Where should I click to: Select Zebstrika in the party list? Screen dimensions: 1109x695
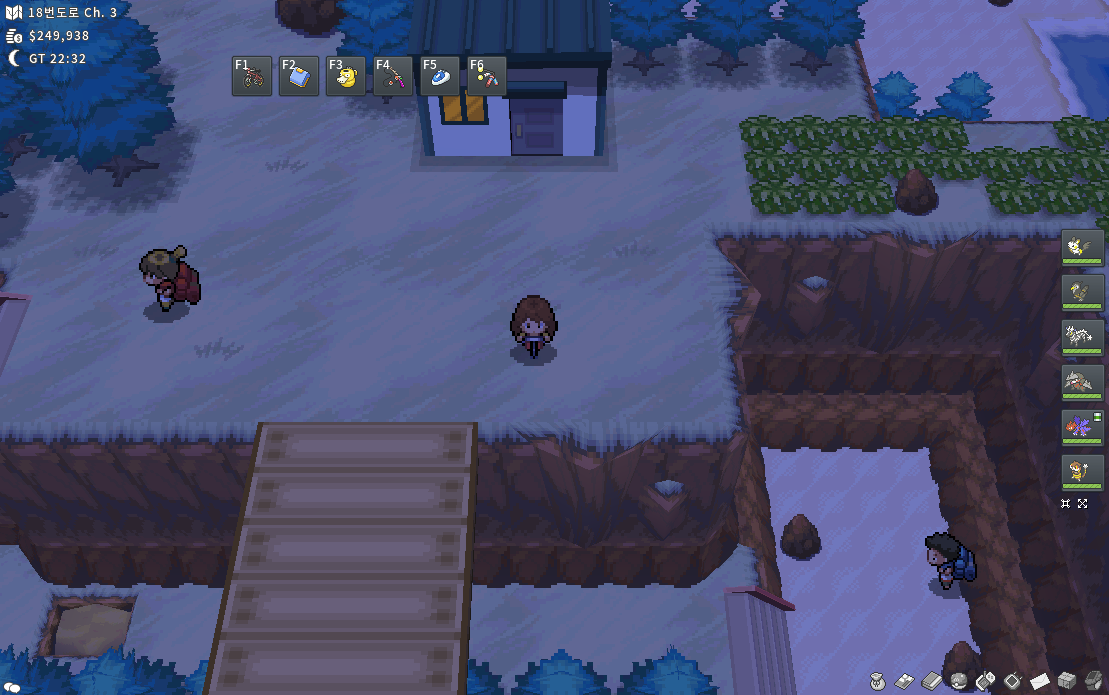pos(1083,337)
